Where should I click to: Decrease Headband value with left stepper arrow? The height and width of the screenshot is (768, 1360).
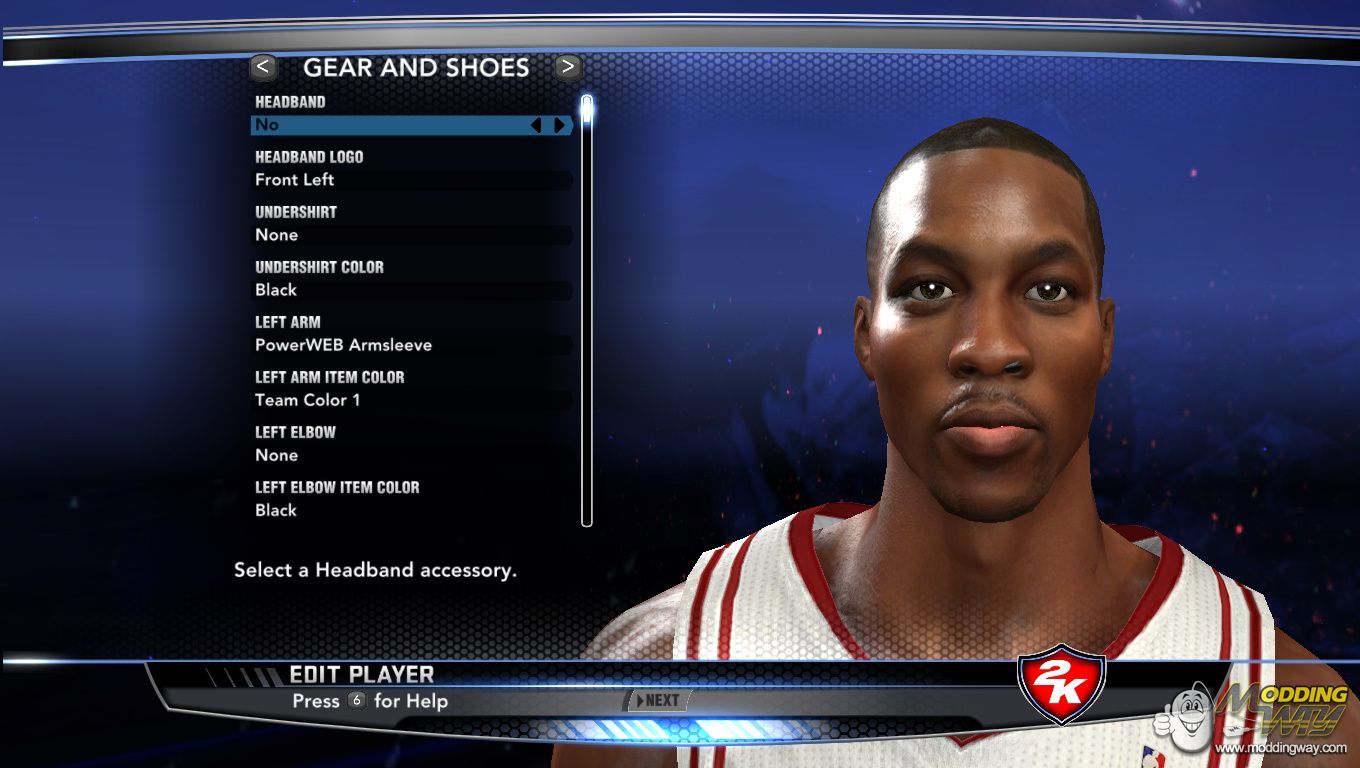536,125
